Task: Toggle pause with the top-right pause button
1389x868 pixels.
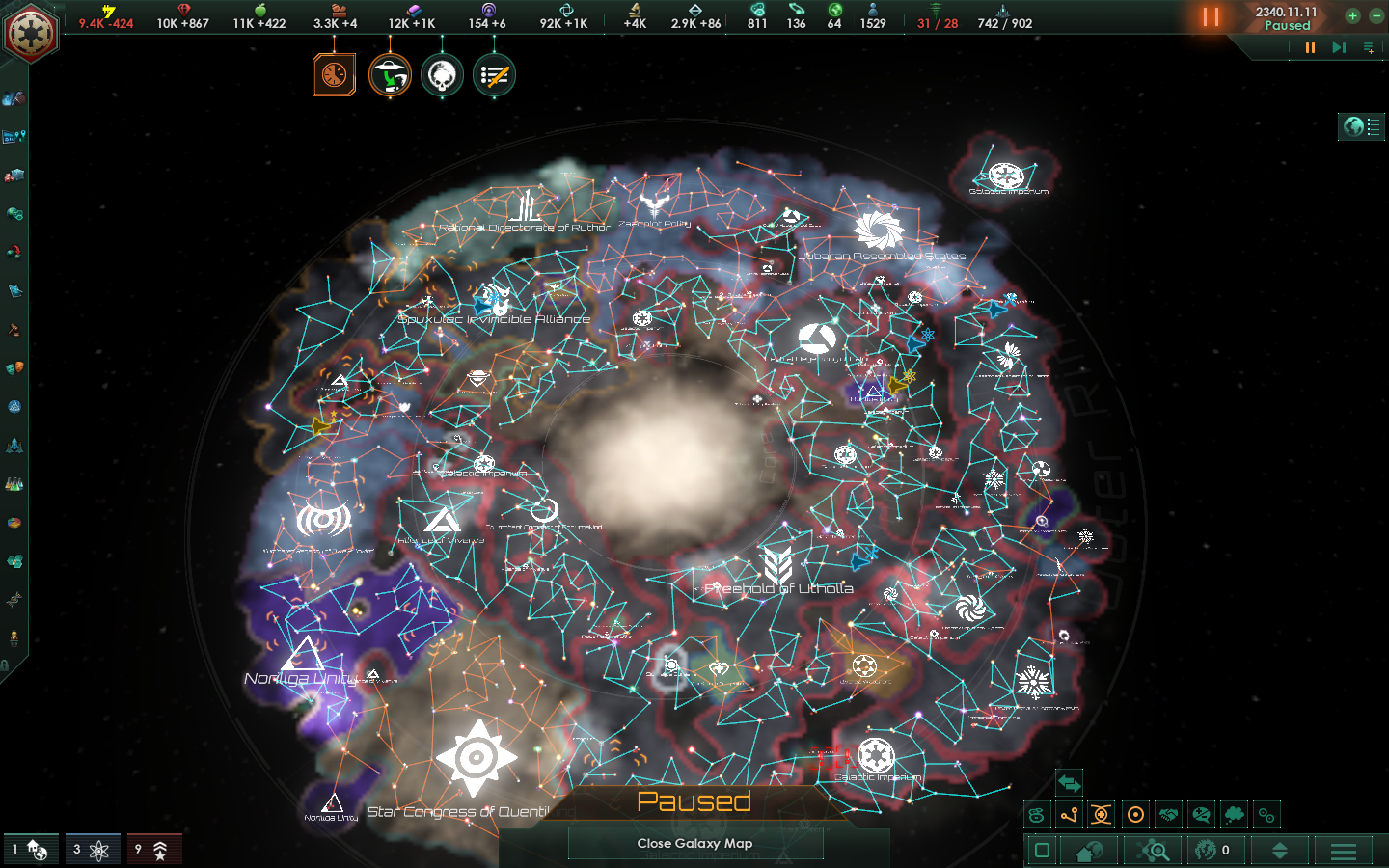Action: [1212, 17]
